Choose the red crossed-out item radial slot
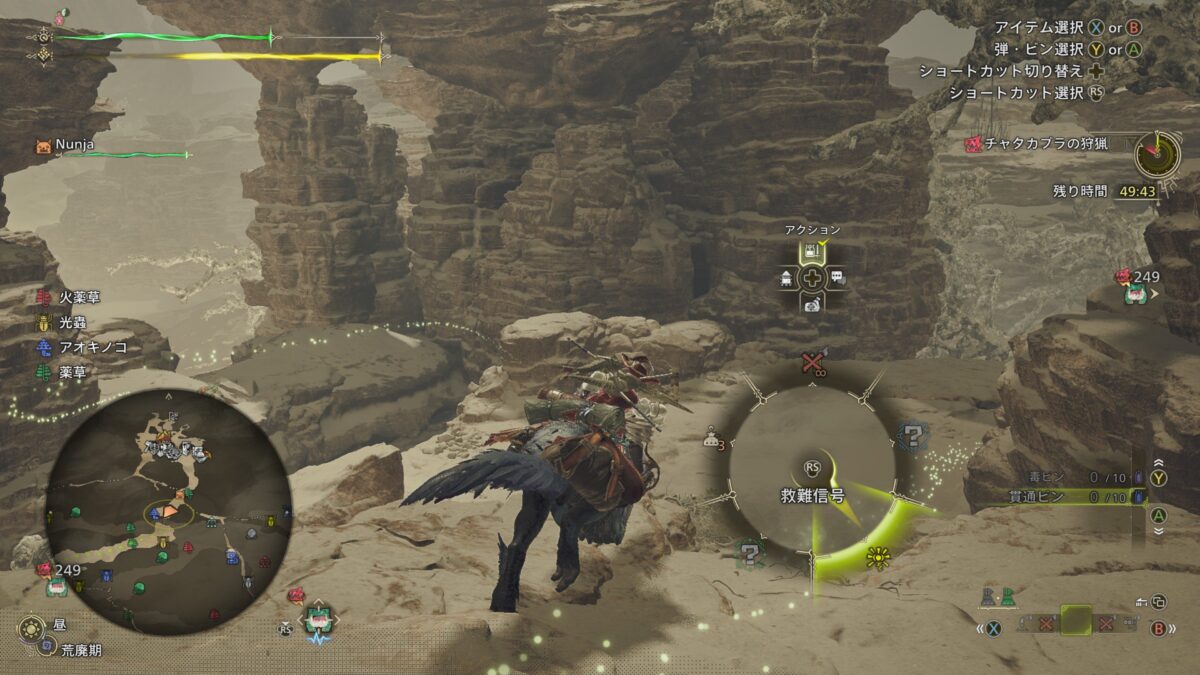This screenshot has width=1200, height=675. pos(812,365)
